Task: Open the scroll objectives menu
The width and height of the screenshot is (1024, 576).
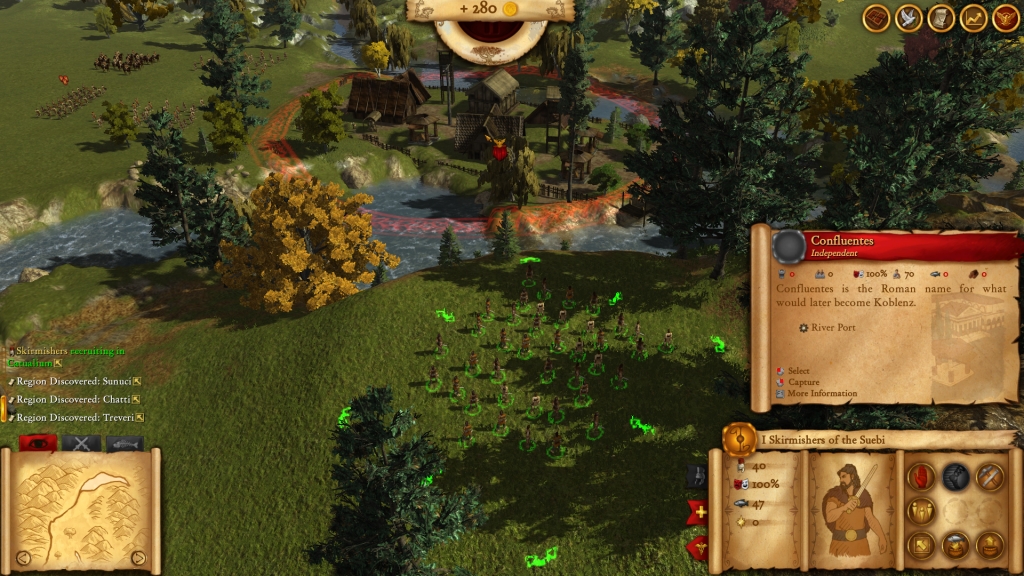Action: (x=941, y=17)
